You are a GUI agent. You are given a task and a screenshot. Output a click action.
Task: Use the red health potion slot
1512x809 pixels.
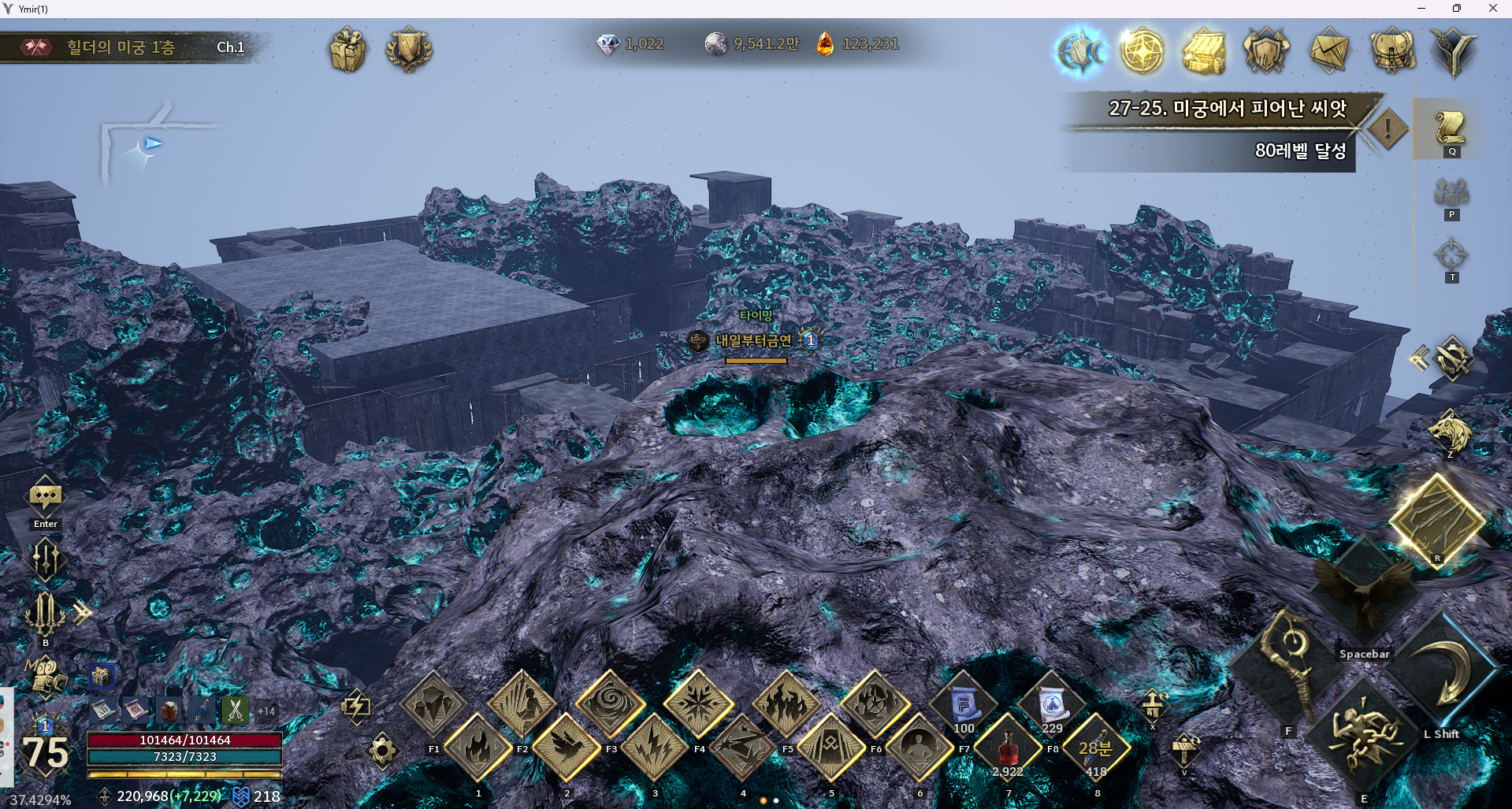tap(1008, 746)
